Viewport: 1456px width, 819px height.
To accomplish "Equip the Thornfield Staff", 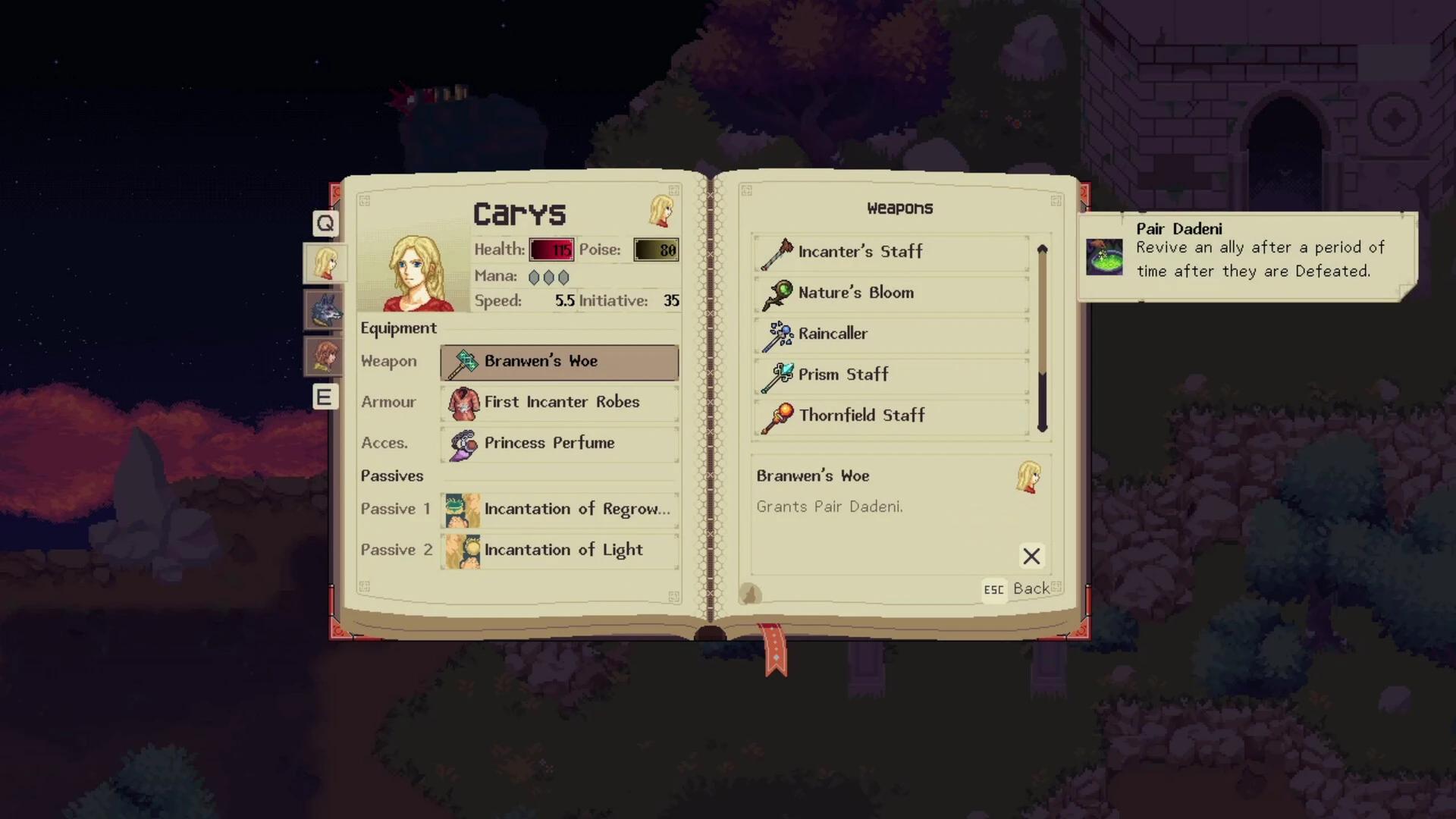I will [x=891, y=416].
